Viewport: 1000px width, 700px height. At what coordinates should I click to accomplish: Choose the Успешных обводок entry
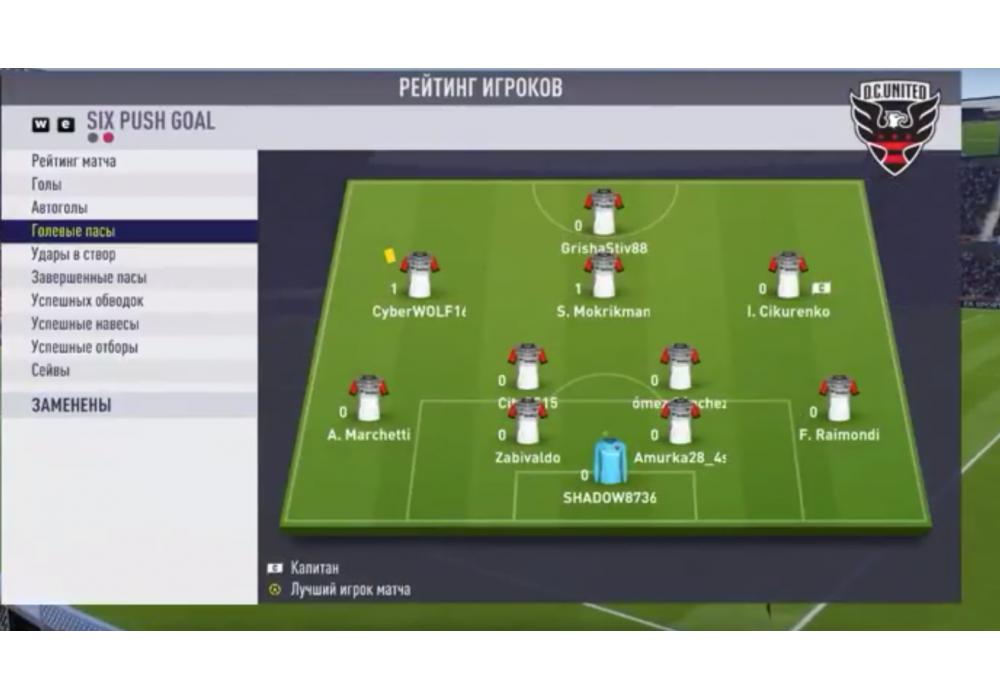coord(87,301)
